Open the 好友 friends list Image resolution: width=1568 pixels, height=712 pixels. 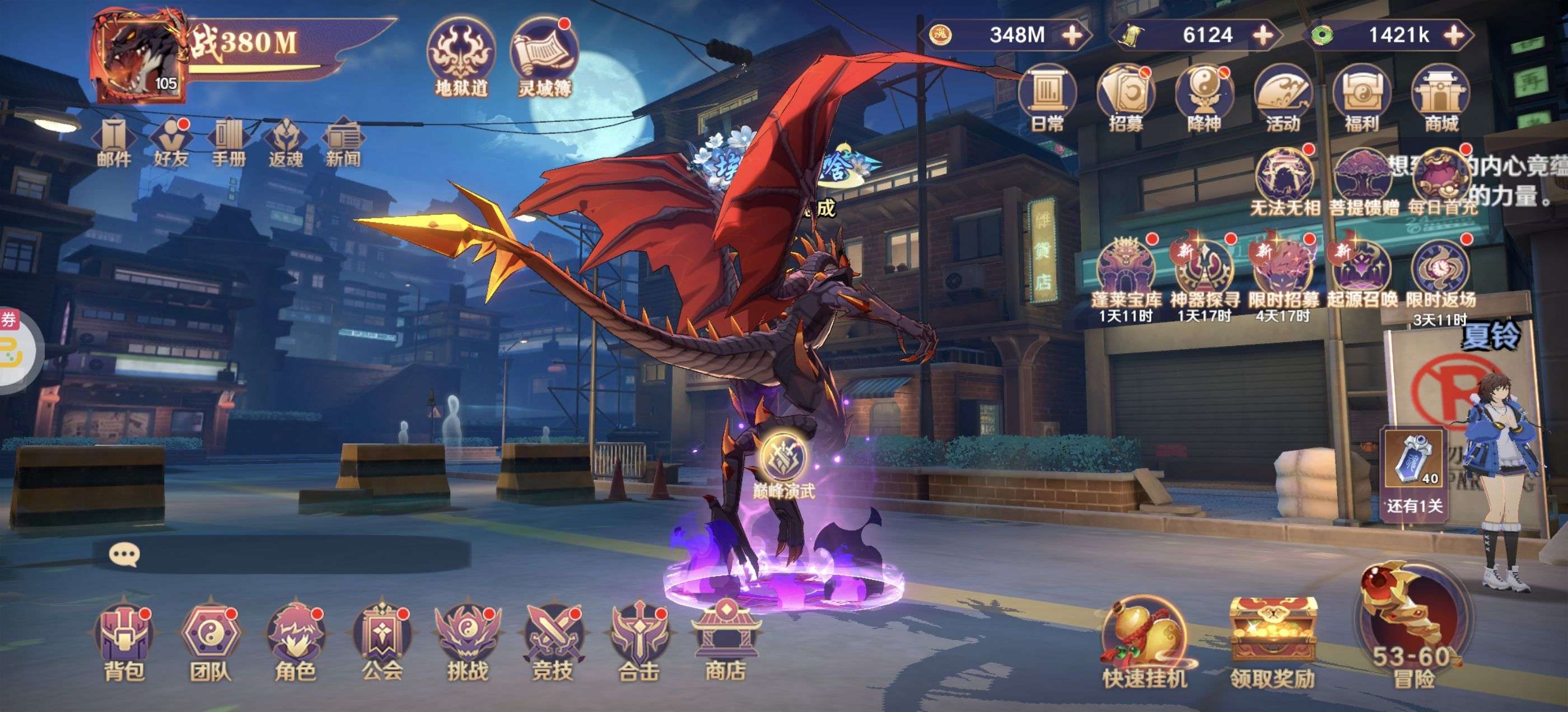pyautogui.click(x=171, y=142)
